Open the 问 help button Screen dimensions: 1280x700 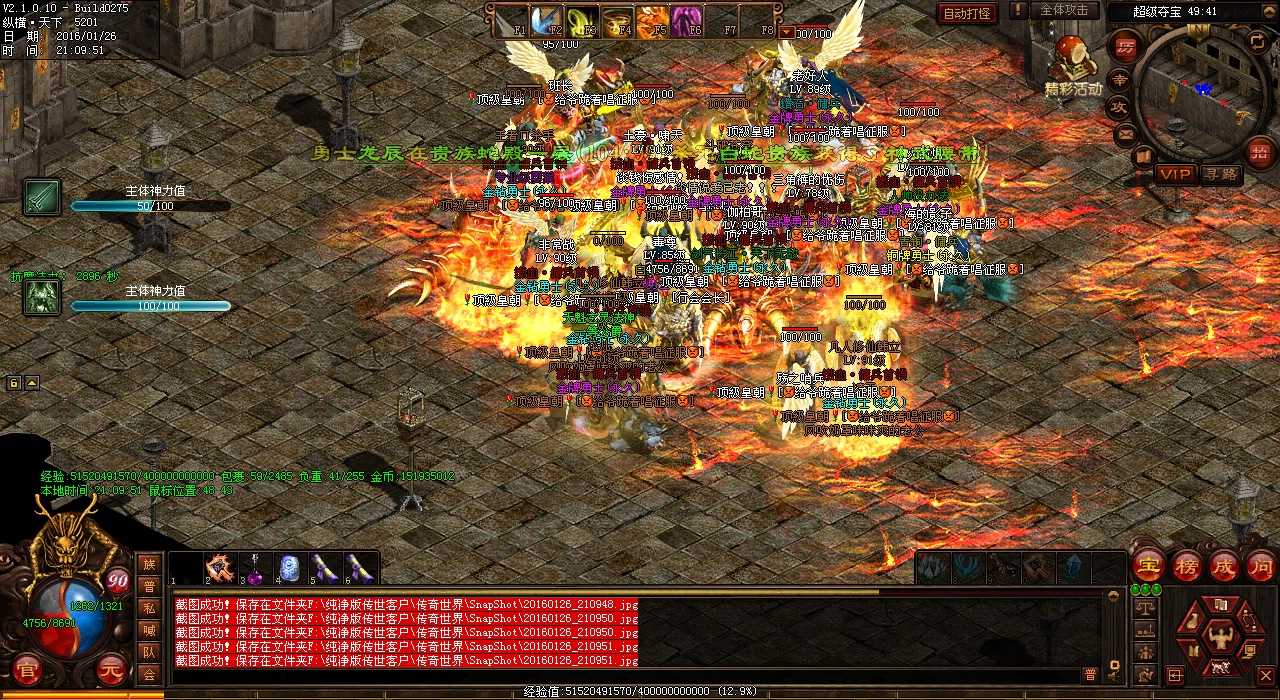1260,565
